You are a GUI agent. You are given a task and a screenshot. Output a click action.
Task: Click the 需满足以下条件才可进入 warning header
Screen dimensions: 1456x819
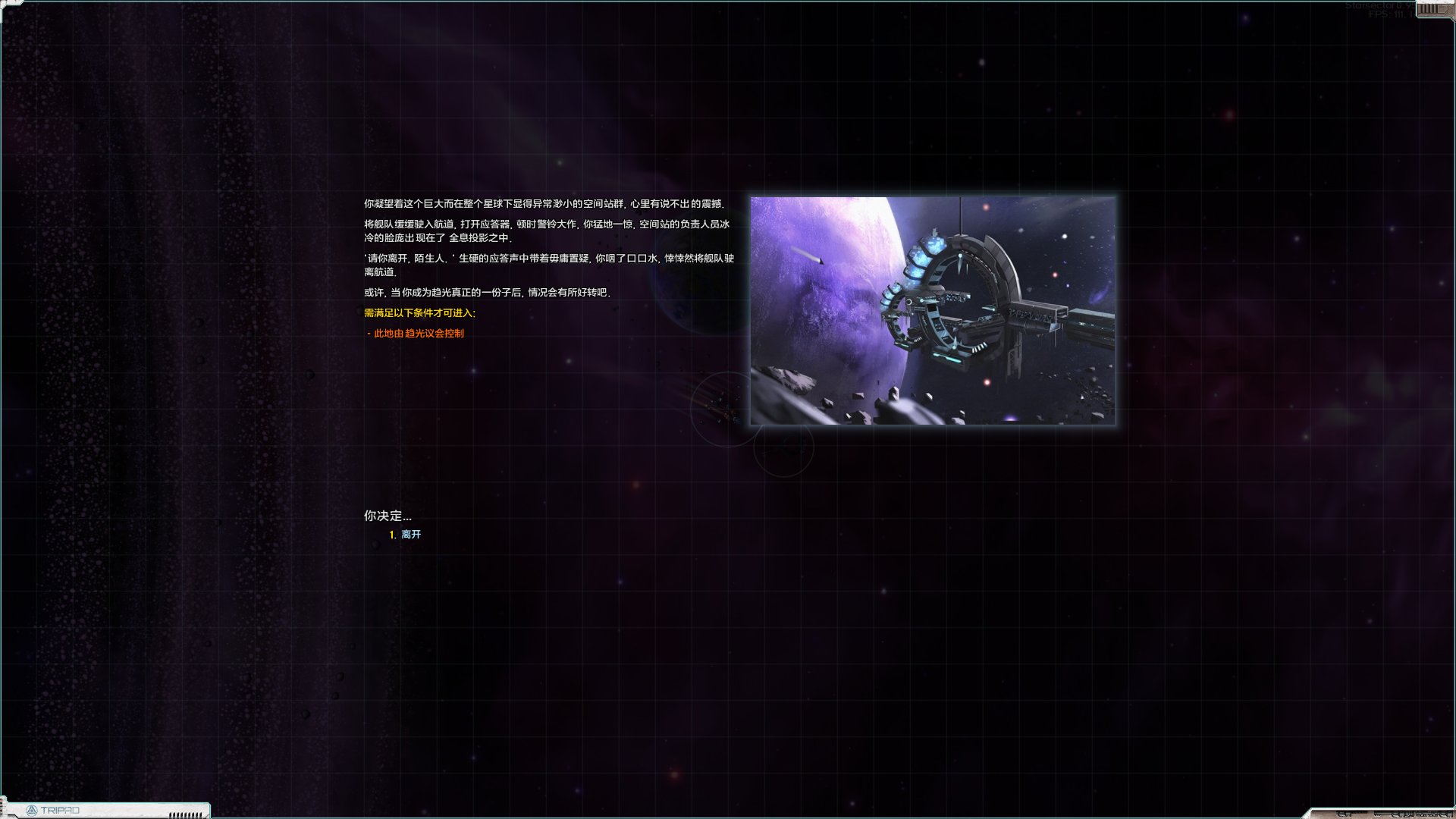[x=419, y=312]
